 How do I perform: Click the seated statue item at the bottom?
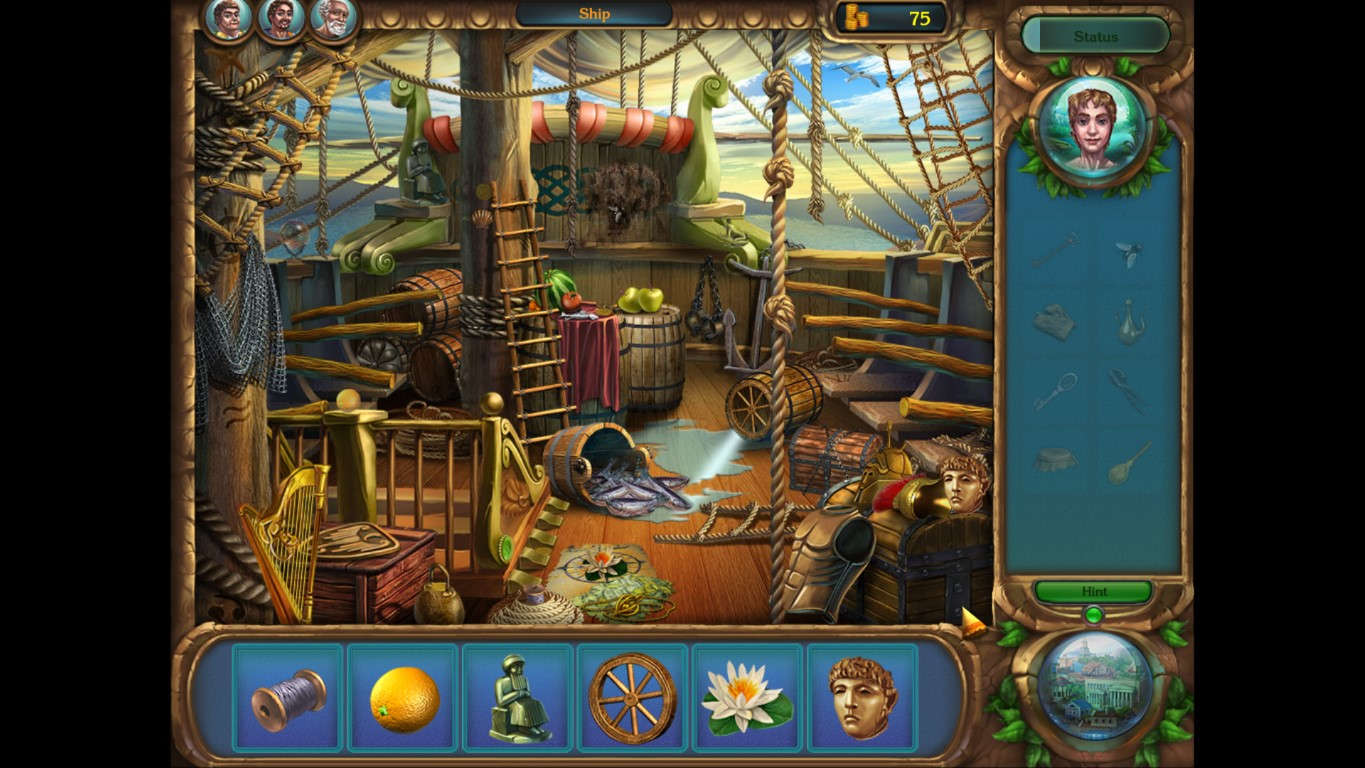pyautogui.click(x=517, y=695)
